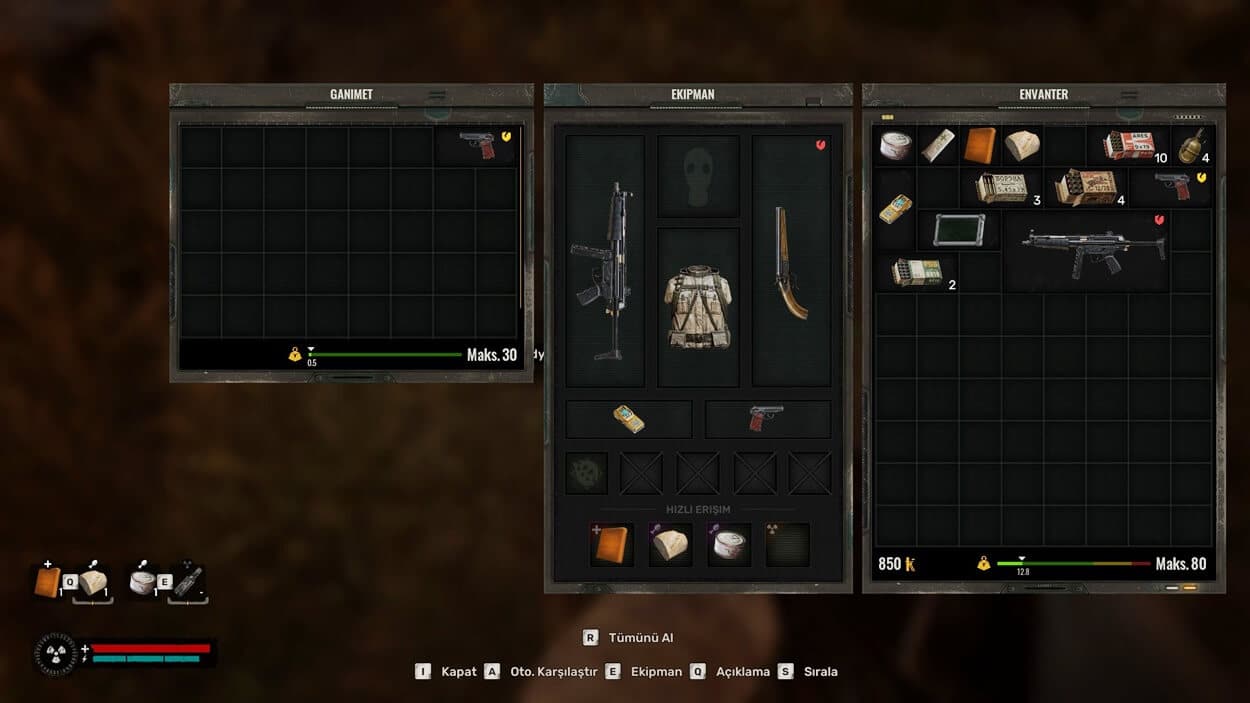
Task: Select the shotgun shell box stack of four
Action: pos(1087,187)
